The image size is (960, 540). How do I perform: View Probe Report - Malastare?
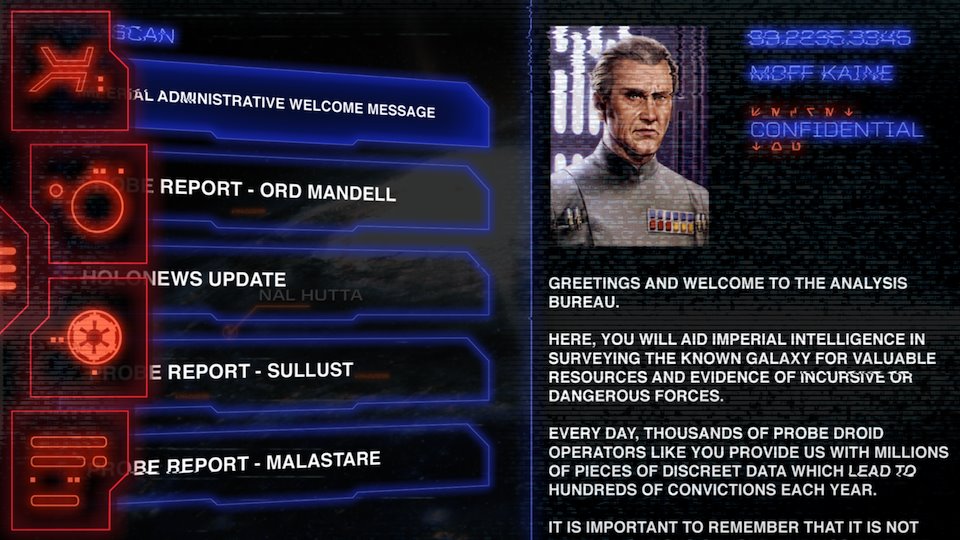click(290, 463)
